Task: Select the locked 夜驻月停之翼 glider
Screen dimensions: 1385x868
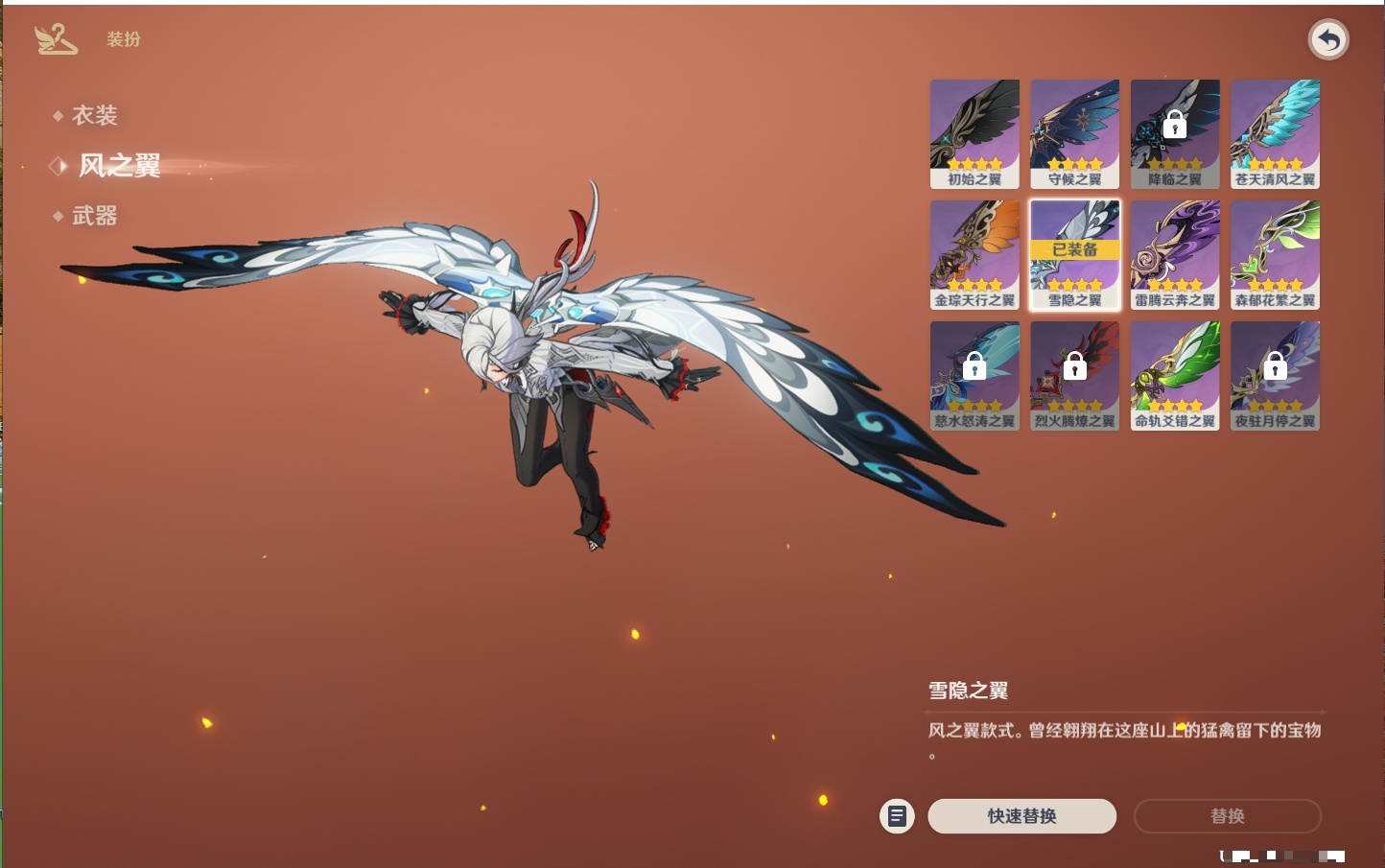Action: point(1275,375)
